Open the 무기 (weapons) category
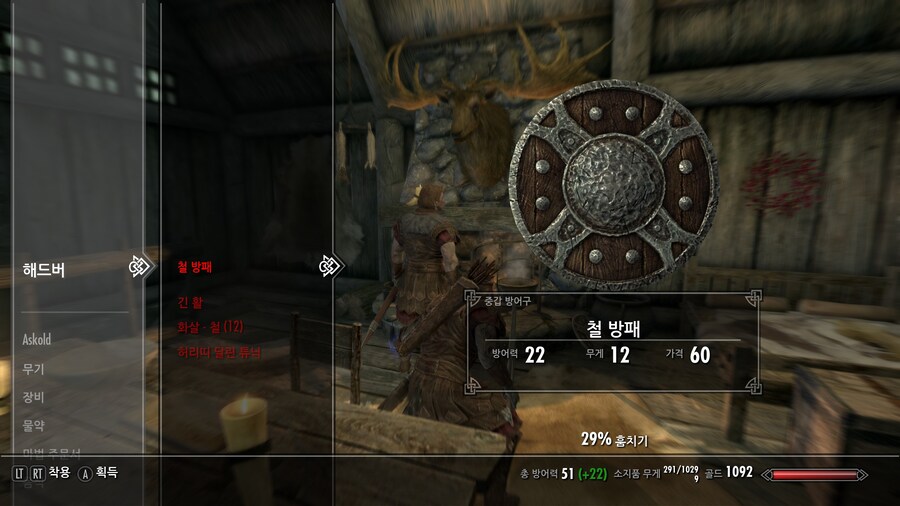The height and width of the screenshot is (506, 900). (x=33, y=369)
